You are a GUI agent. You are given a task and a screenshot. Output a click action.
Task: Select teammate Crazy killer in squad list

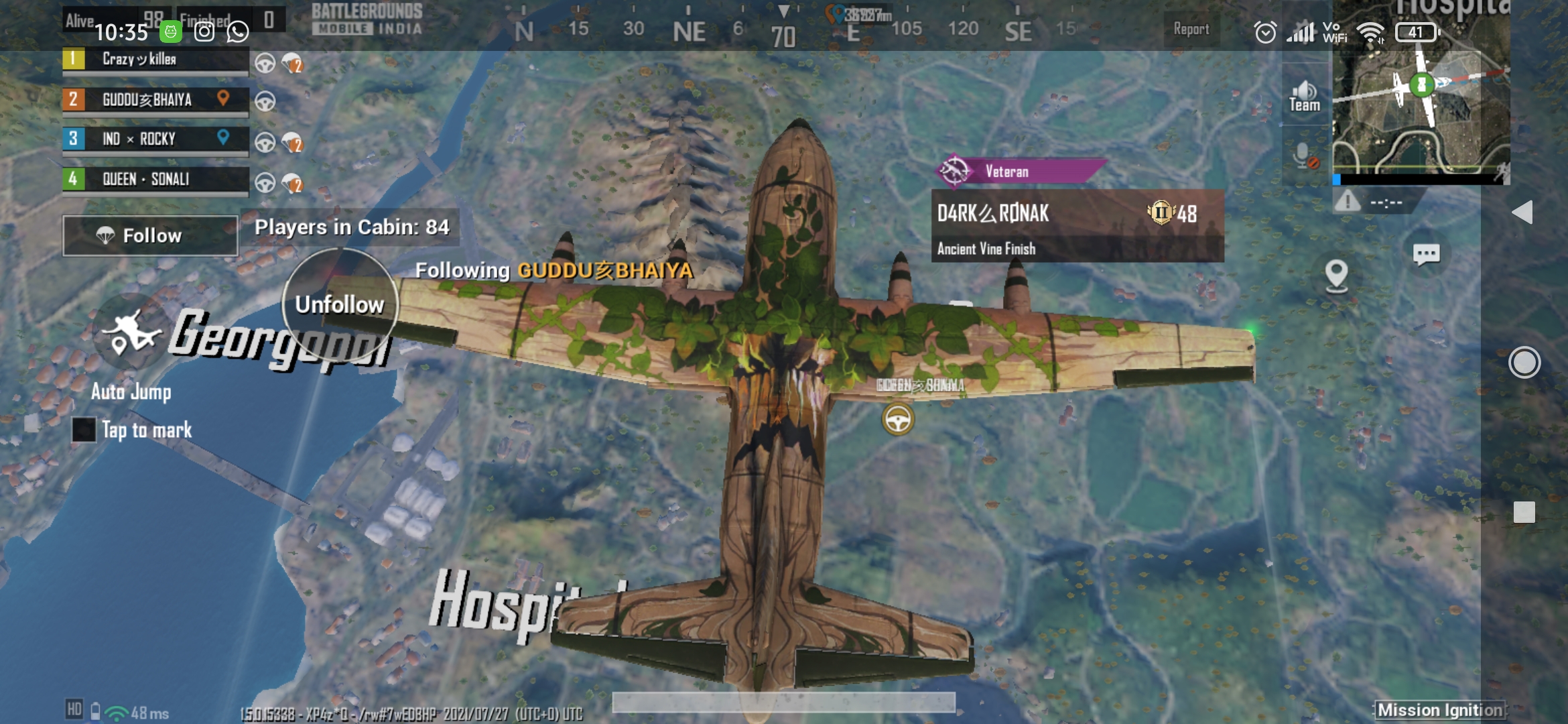(155, 60)
